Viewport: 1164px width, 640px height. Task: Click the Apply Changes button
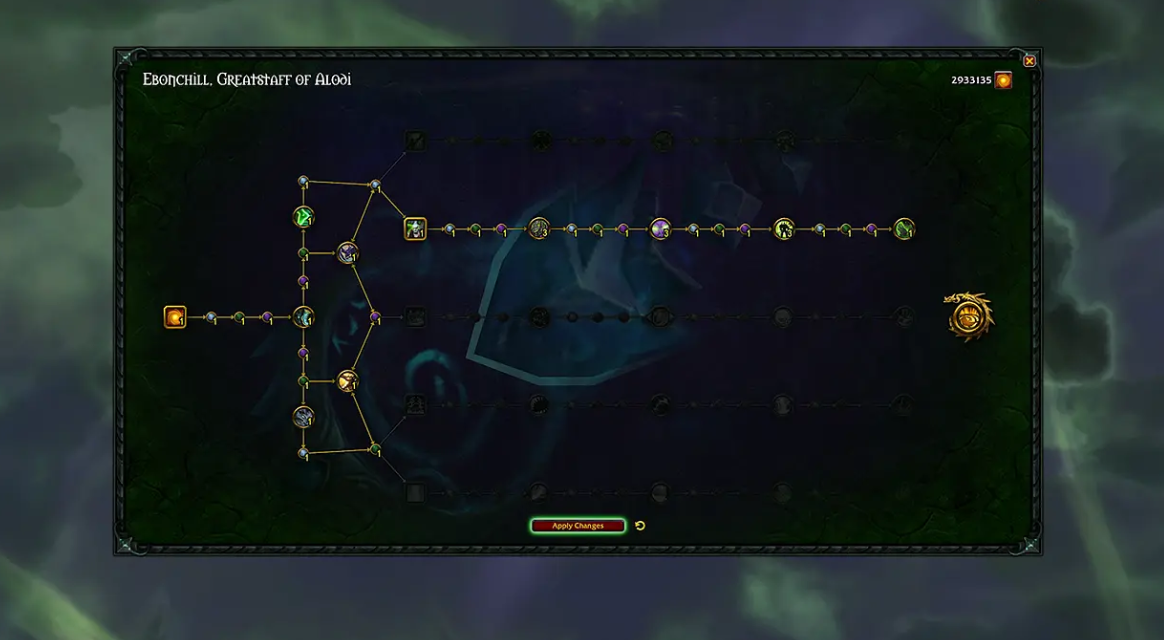tap(578, 526)
